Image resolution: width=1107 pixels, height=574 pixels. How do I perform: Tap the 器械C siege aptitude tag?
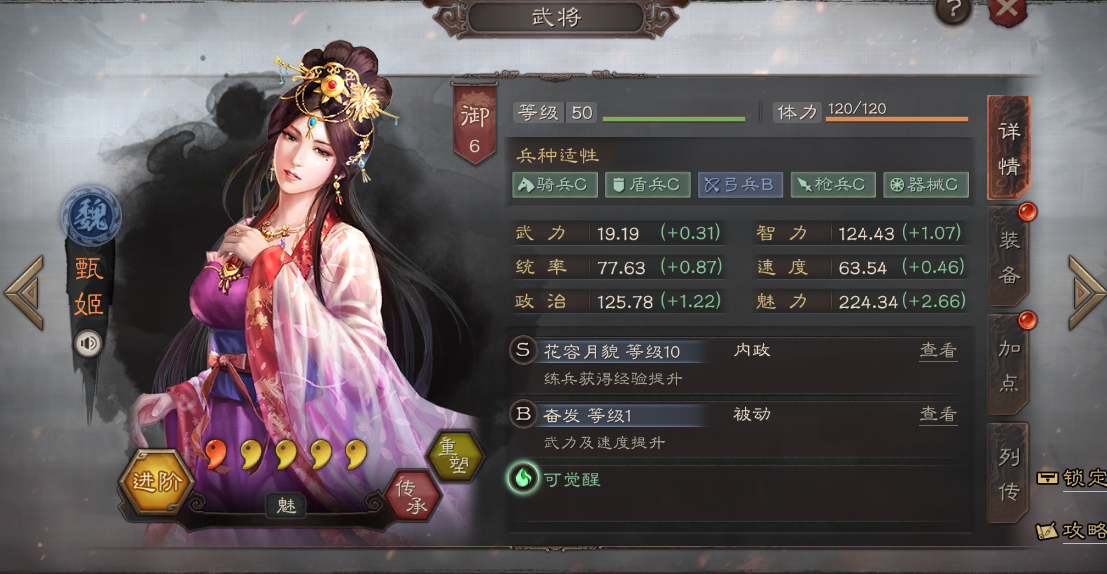tap(926, 184)
